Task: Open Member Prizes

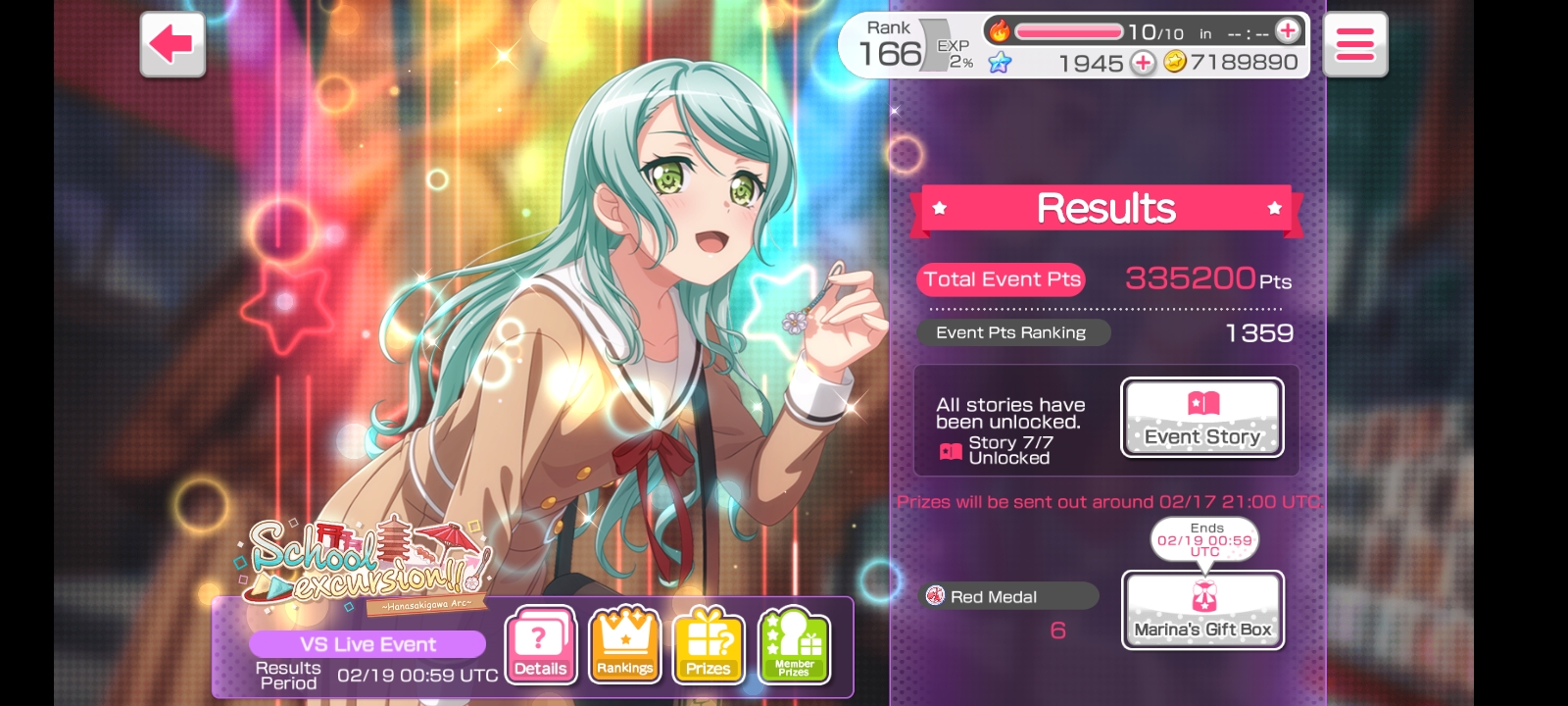Action: 794,645
